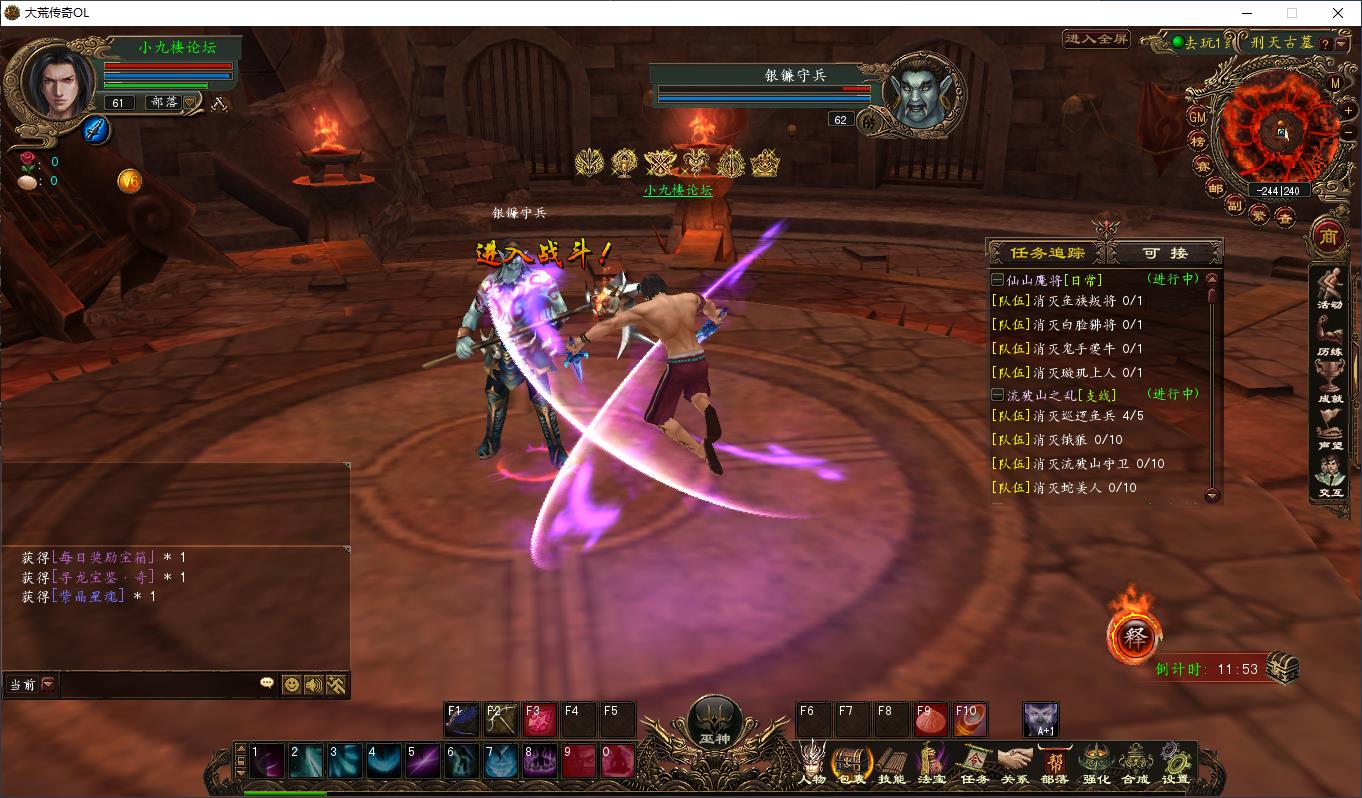1362x798 pixels.
Task: Click the flaming 释 release button
Action: pyautogui.click(x=1133, y=637)
